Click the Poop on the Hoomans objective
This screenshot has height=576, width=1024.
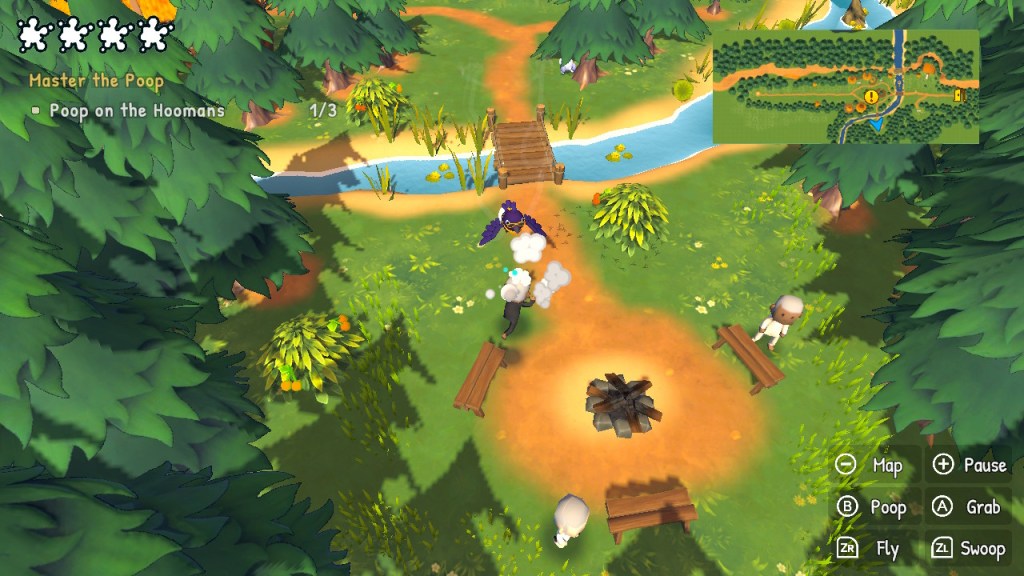tap(137, 111)
